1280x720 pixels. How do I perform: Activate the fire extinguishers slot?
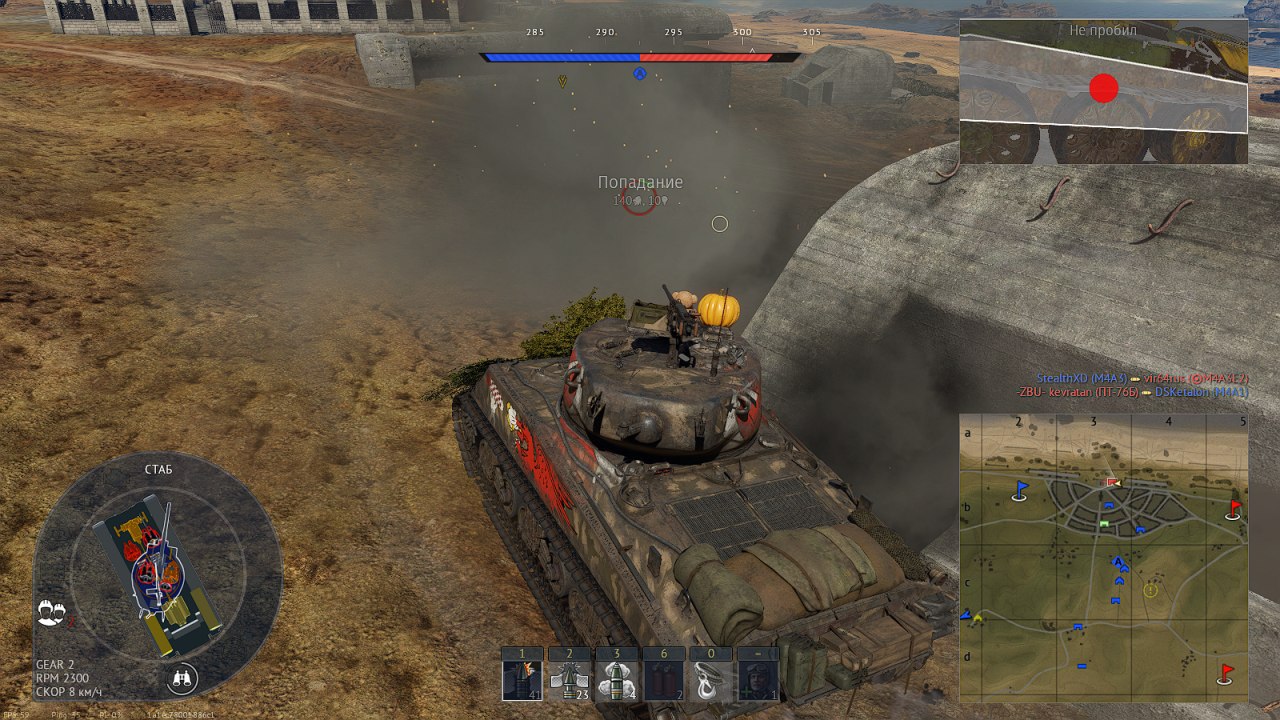[664, 680]
